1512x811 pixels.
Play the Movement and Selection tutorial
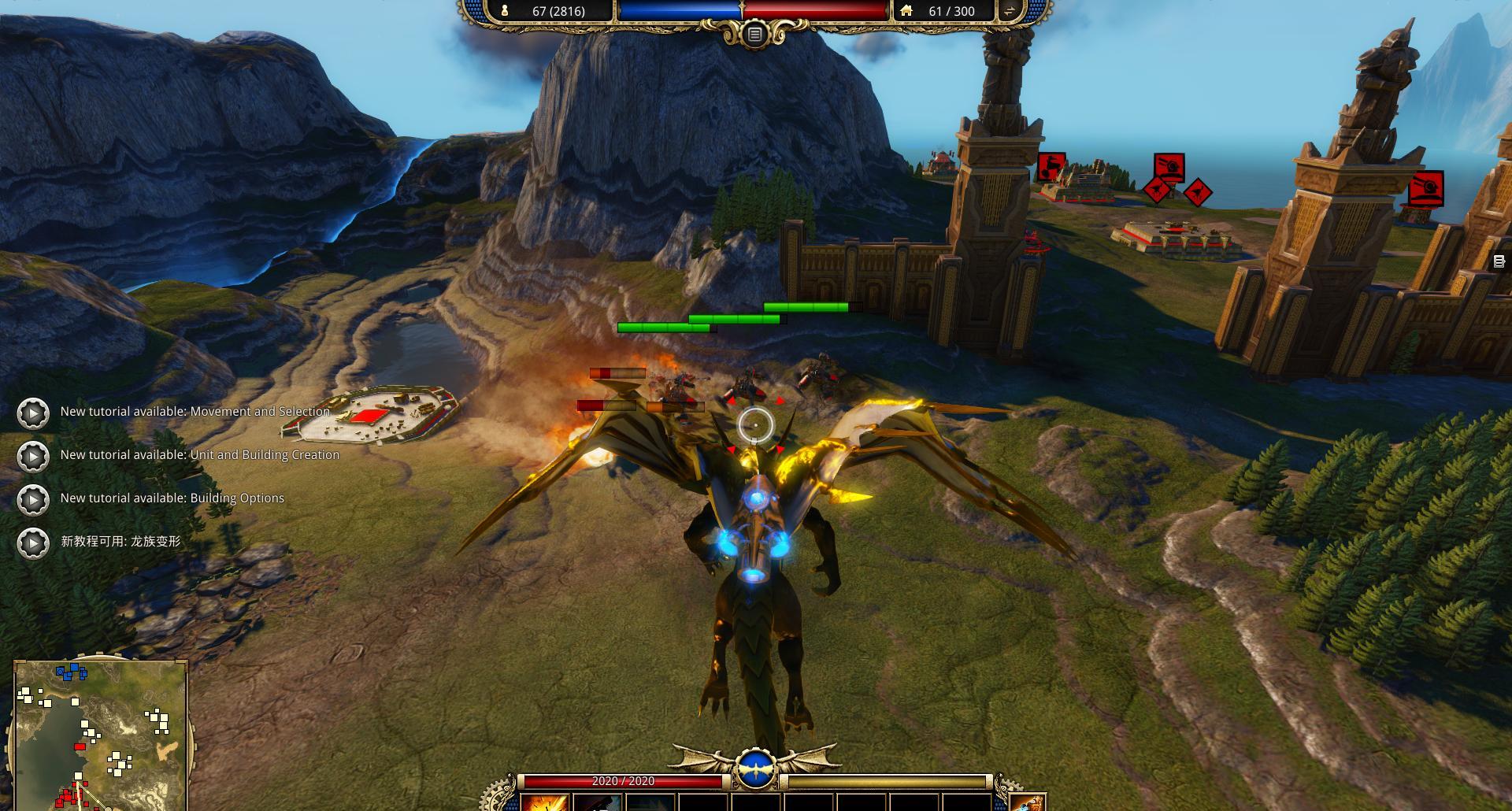pos(33,413)
